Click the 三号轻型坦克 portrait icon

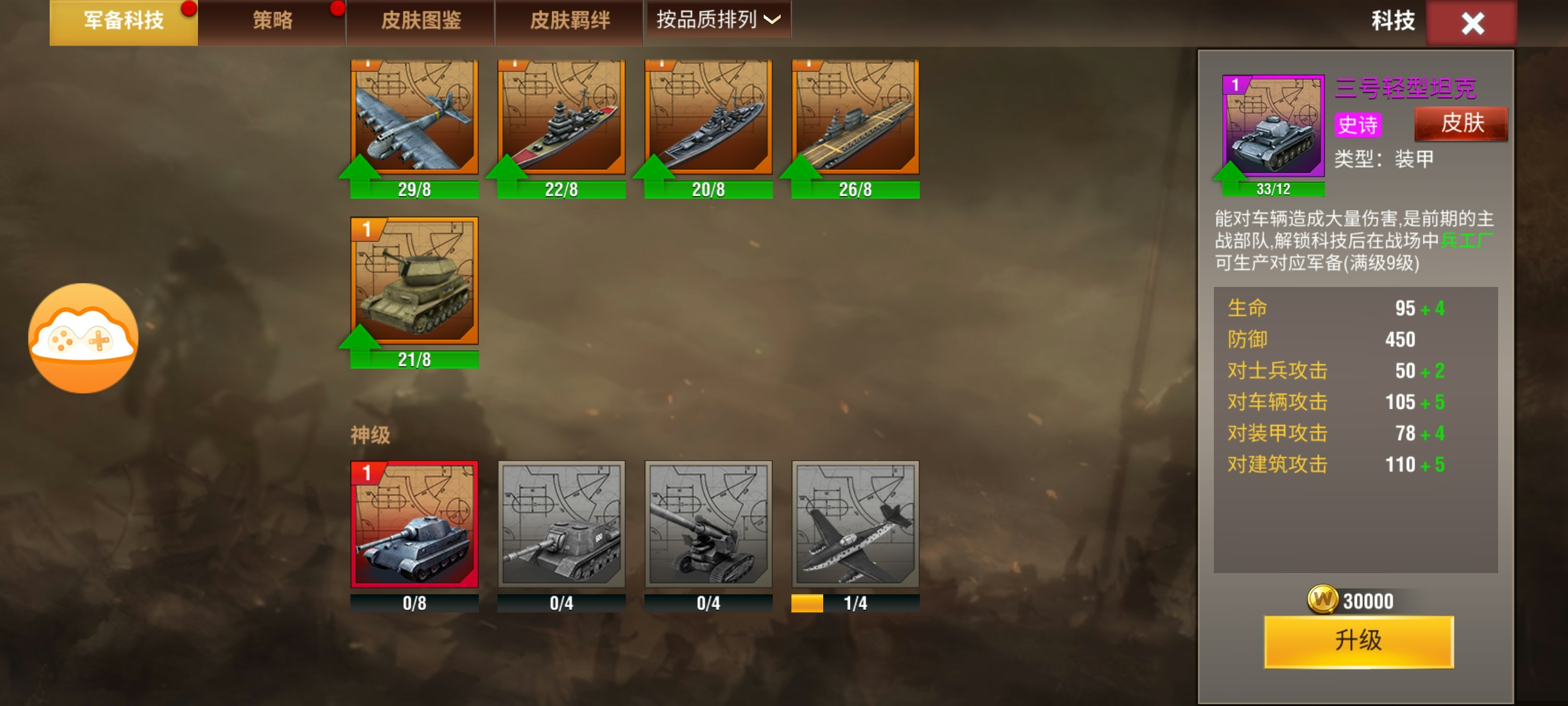click(1273, 126)
